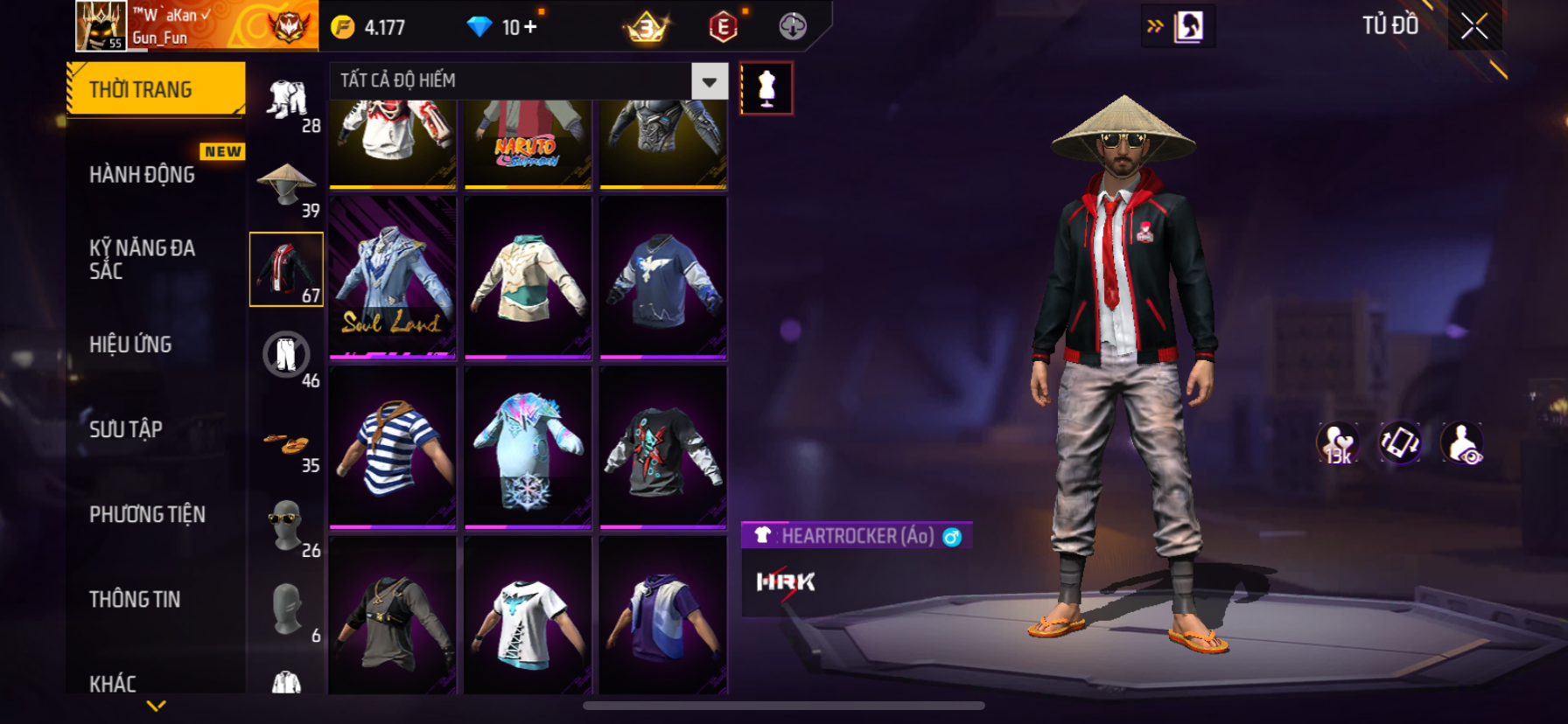The width and height of the screenshot is (1568, 724).
Task: Click the mannequin preview button
Action: (766, 88)
